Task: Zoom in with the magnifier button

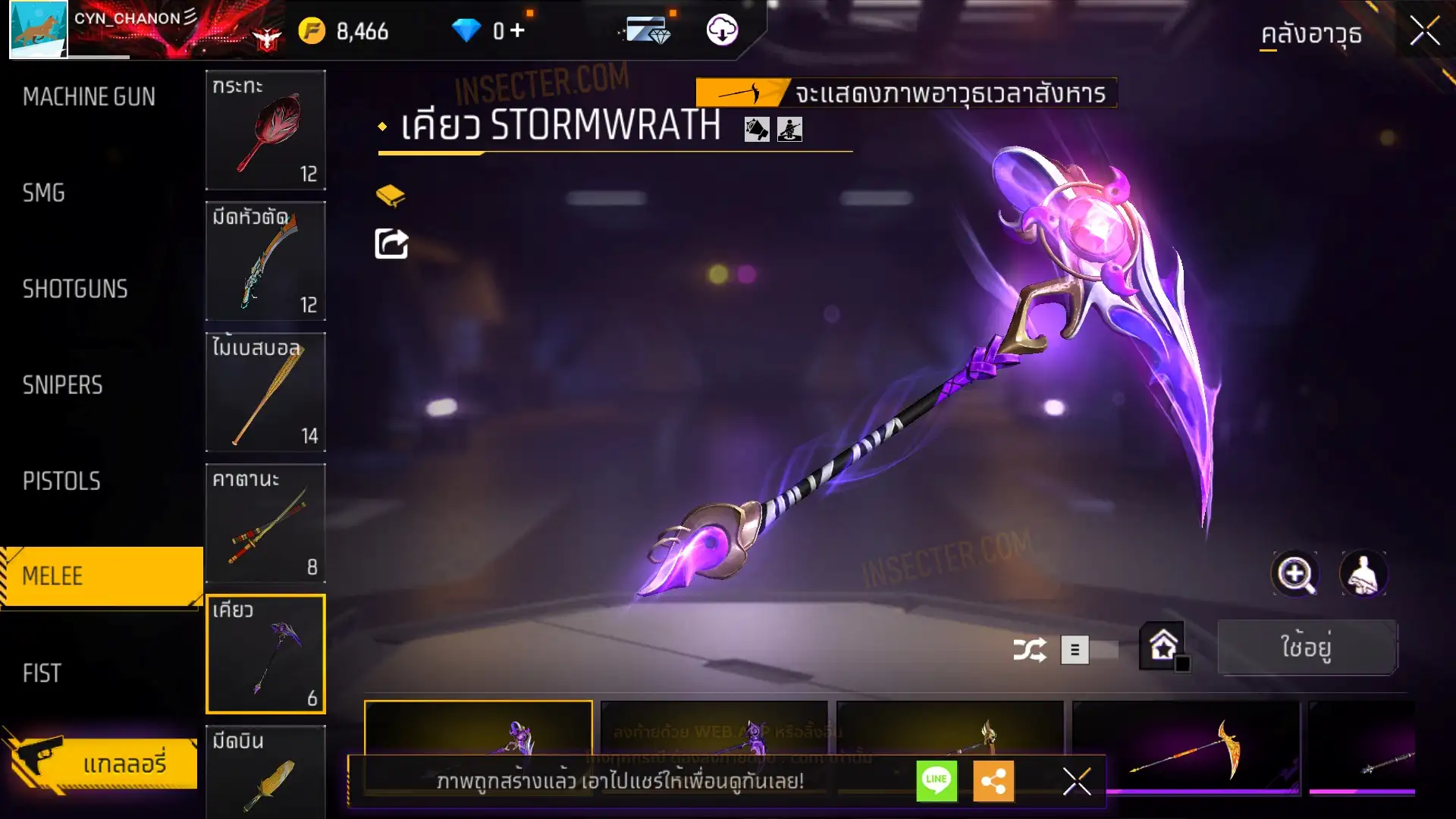Action: [1294, 574]
